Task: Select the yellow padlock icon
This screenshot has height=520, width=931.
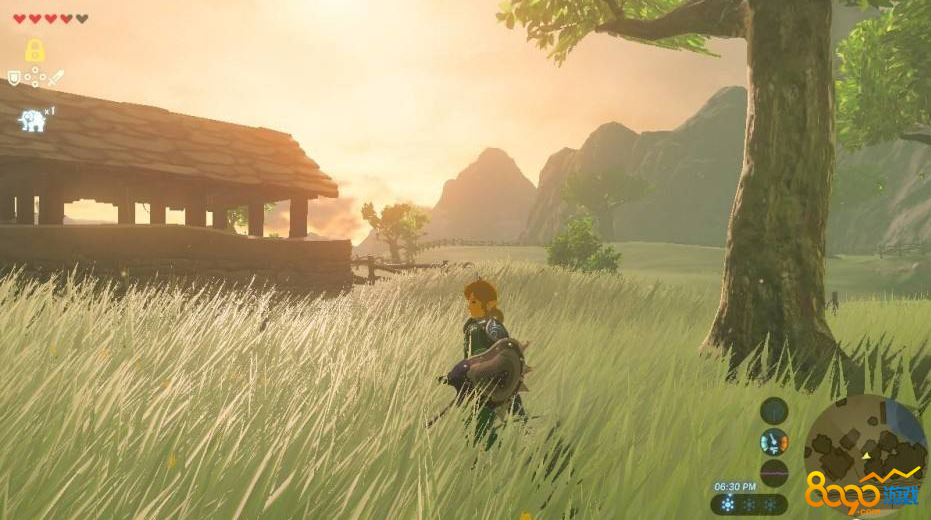Action: tap(35, 51)
